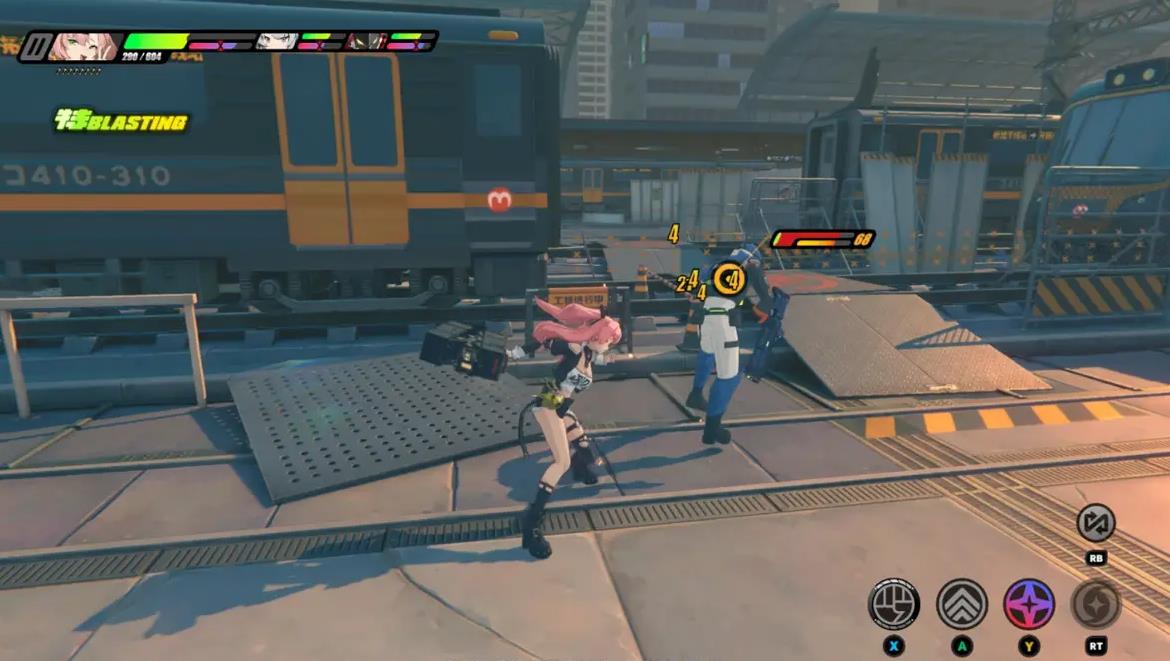Screen dimensions: 1170x661
Task: Activate the greyed-out swirl ultimate icon
Action: (1096, 603)
